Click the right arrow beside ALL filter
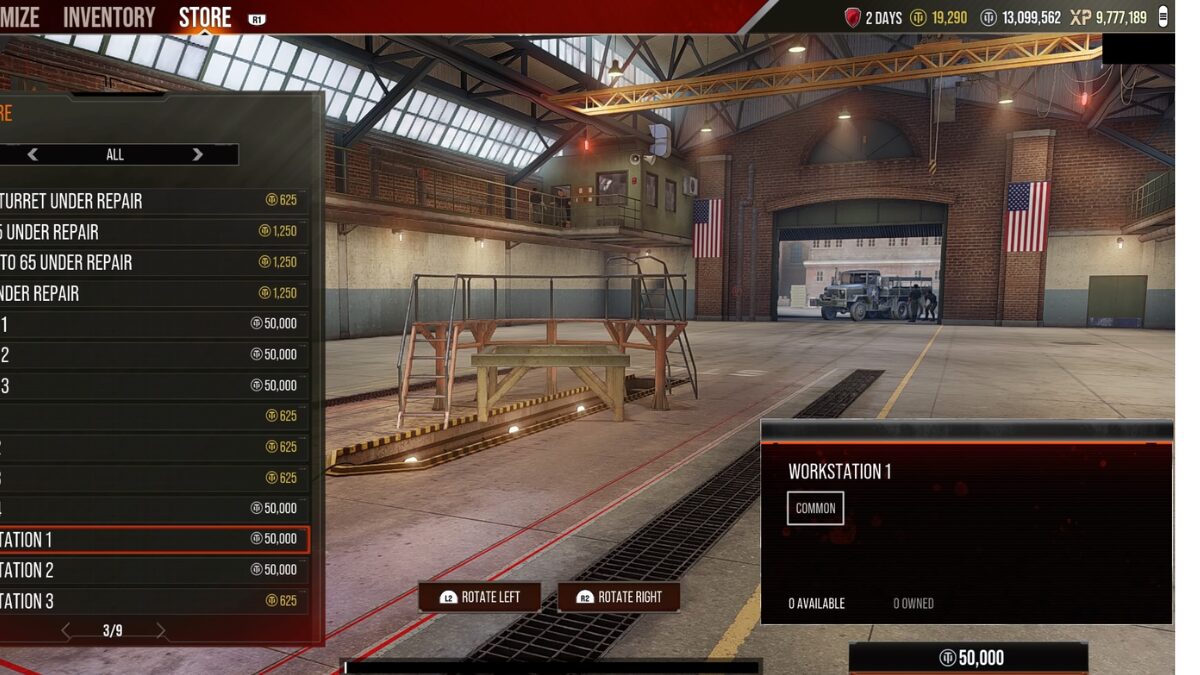Screen dimensions: 1200x675 (x=197, y=154)
